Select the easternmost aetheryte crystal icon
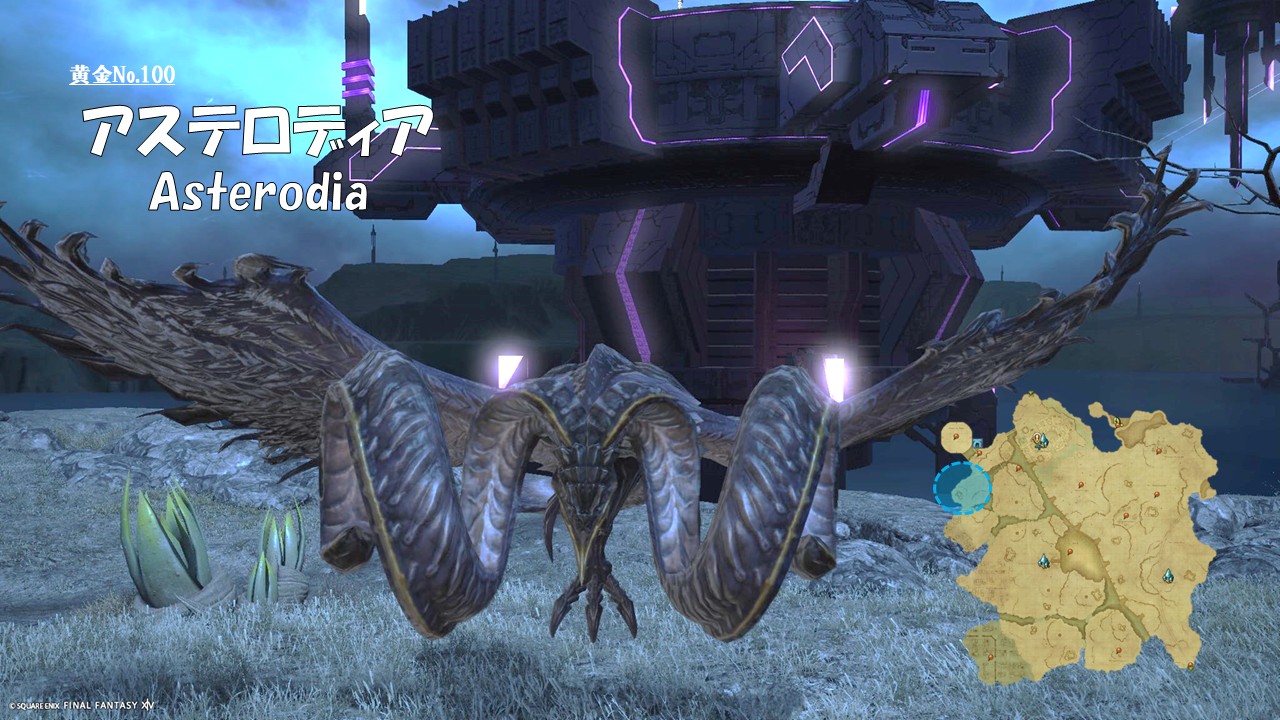 coord(1167,576)
